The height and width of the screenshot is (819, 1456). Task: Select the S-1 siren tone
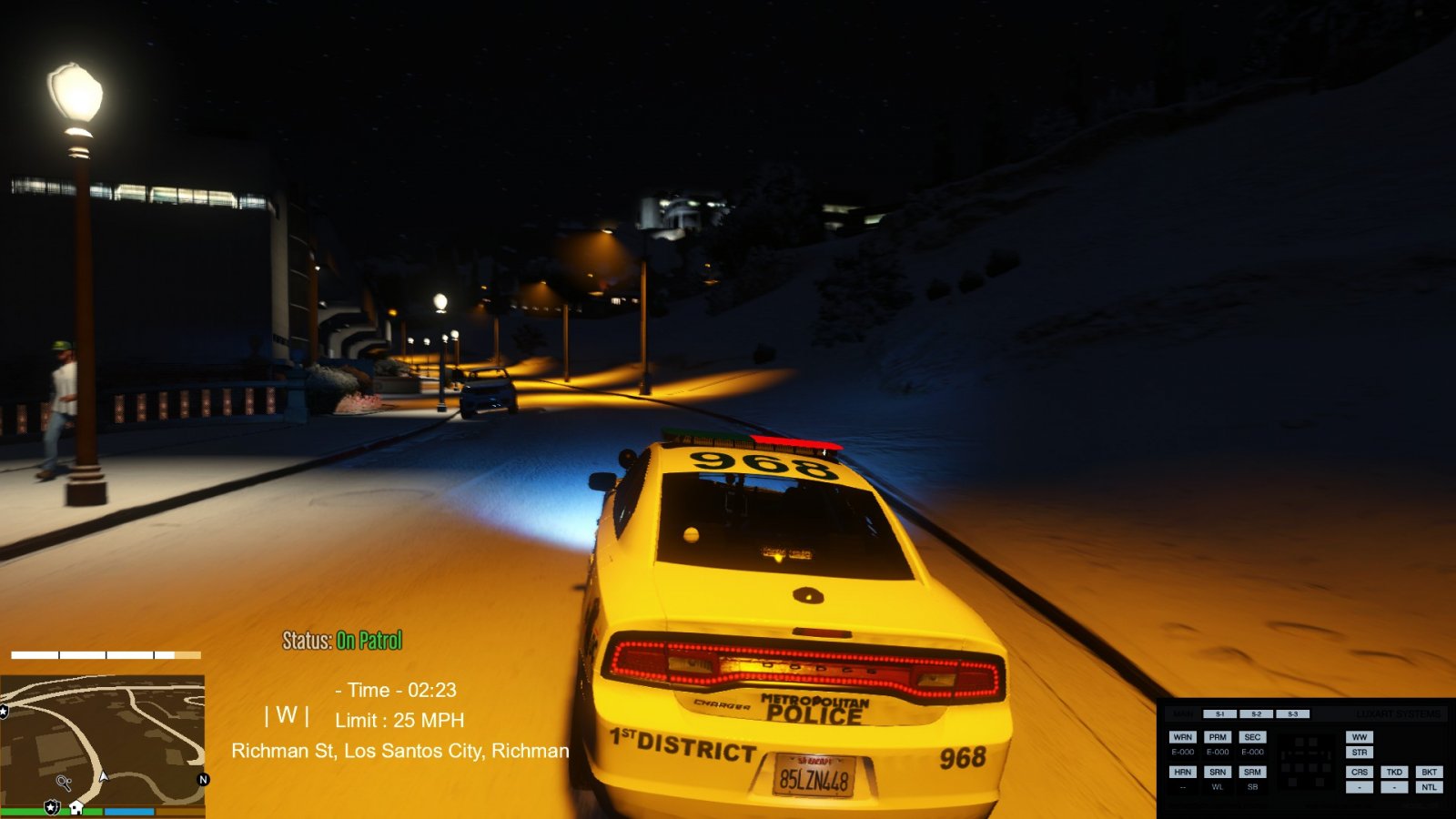click(x=1219, y=714)
